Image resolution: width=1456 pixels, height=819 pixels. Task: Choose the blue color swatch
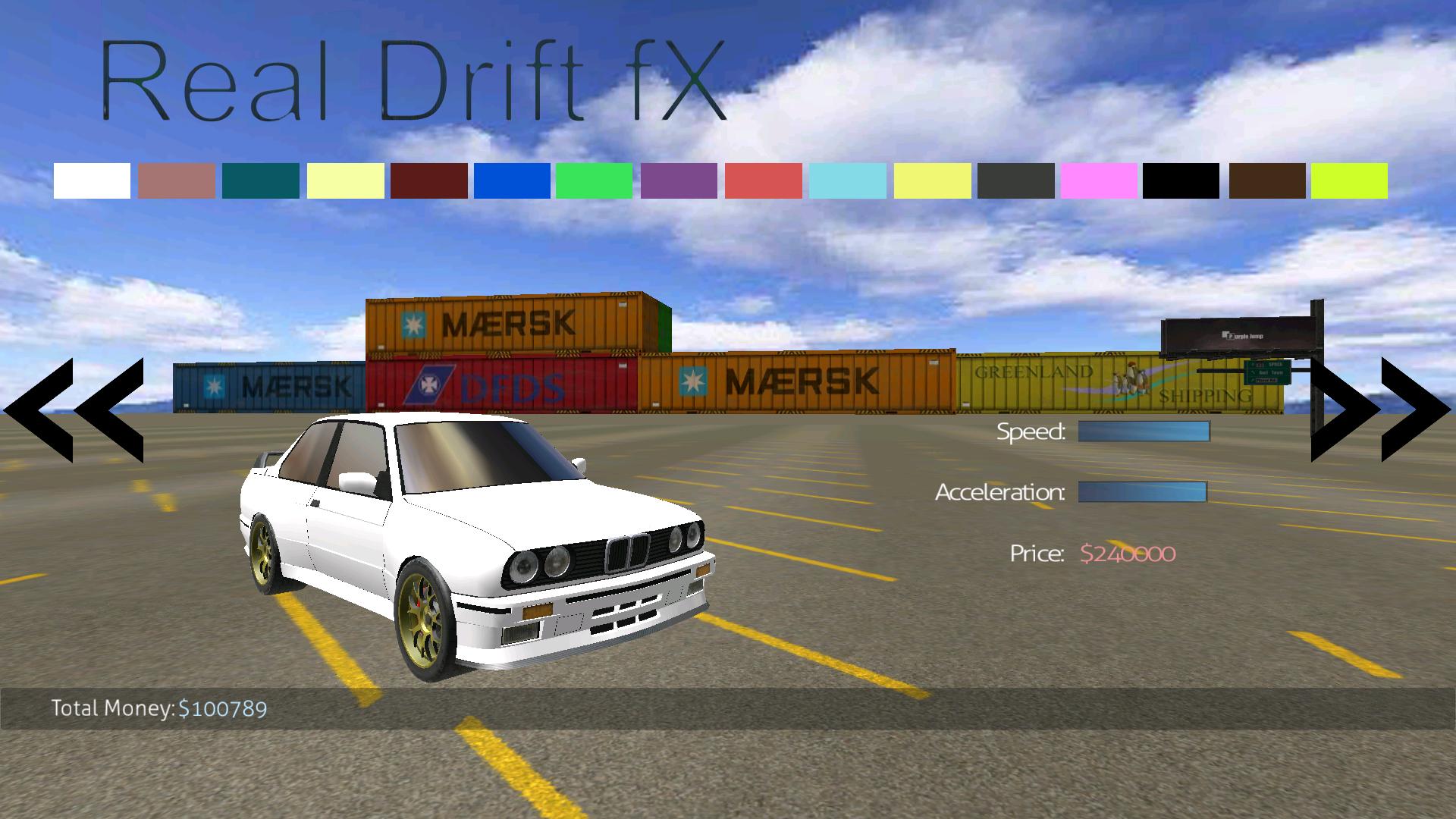514,180
